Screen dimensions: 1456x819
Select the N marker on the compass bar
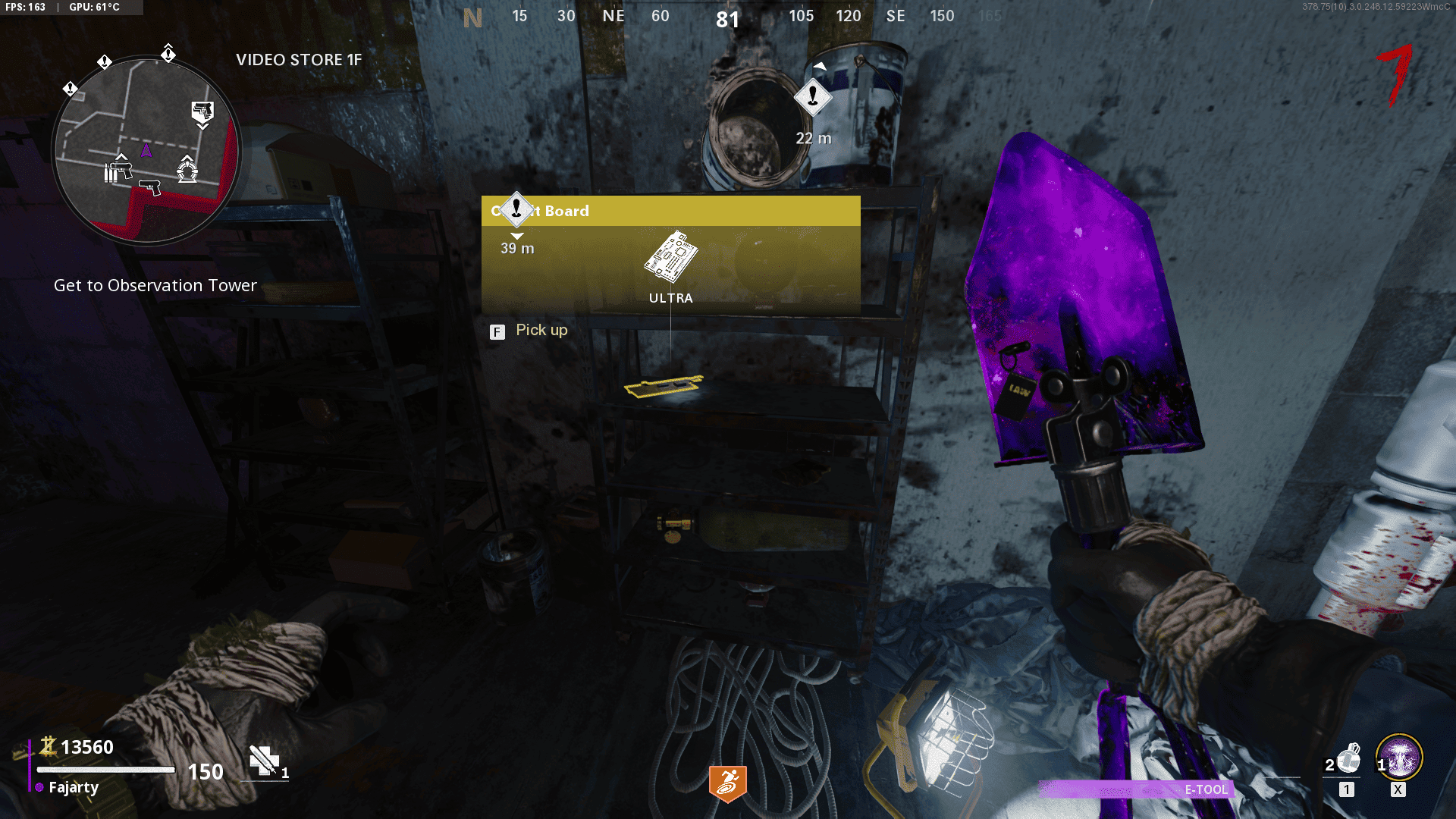click(472, 16)
